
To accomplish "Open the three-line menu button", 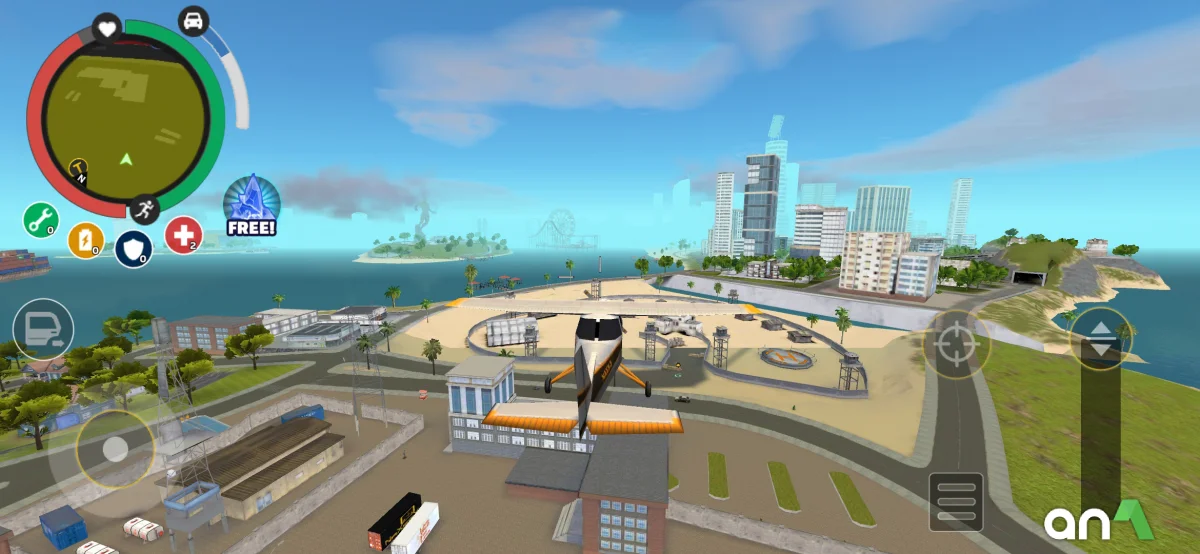I will (x=956, y=500).
